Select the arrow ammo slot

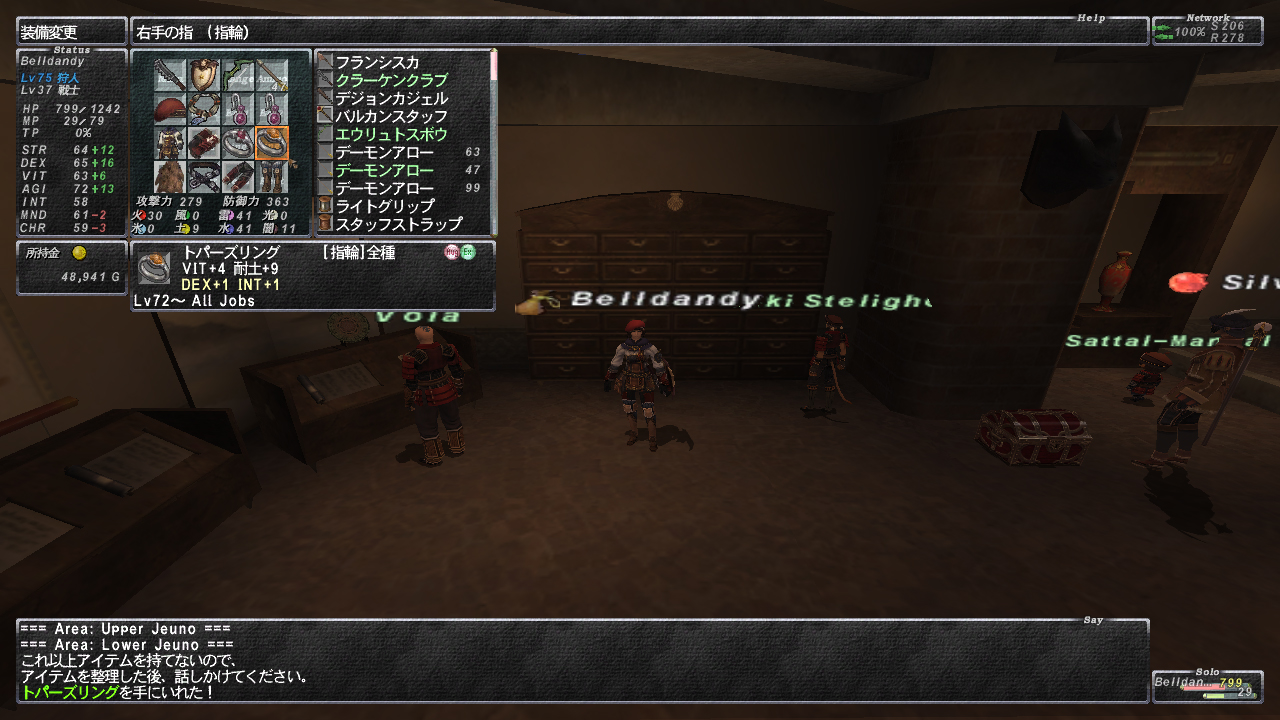(x=272, y=76)
